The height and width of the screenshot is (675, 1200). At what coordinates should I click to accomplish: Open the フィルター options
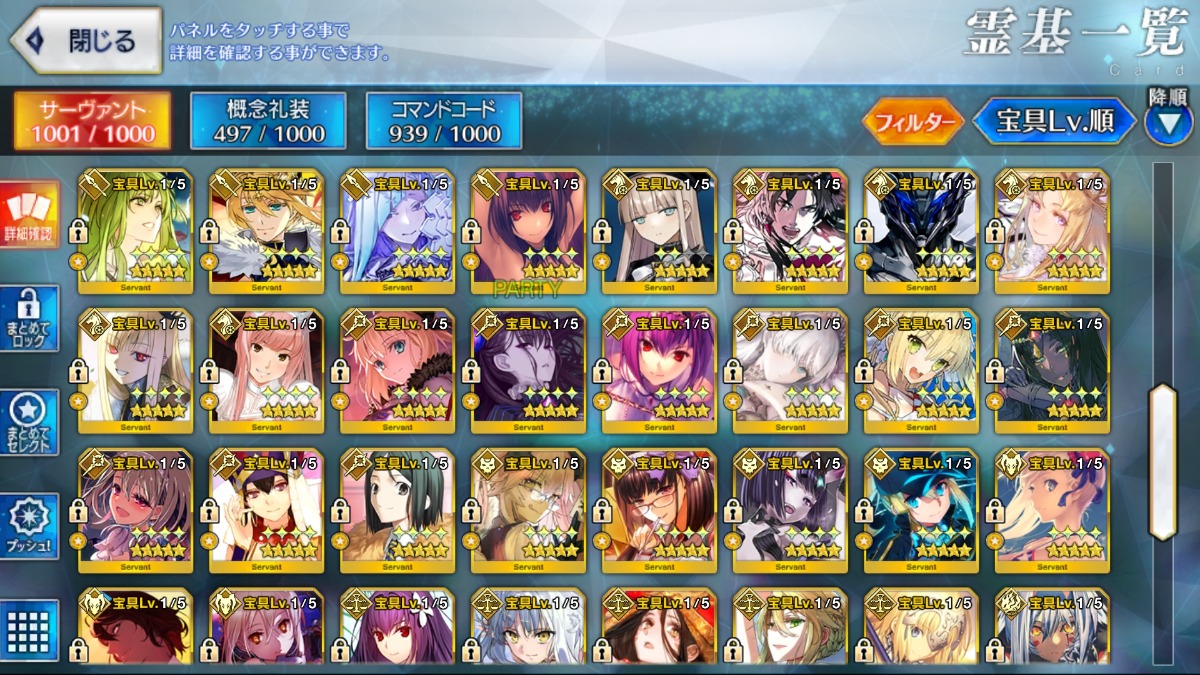point(912,122)
